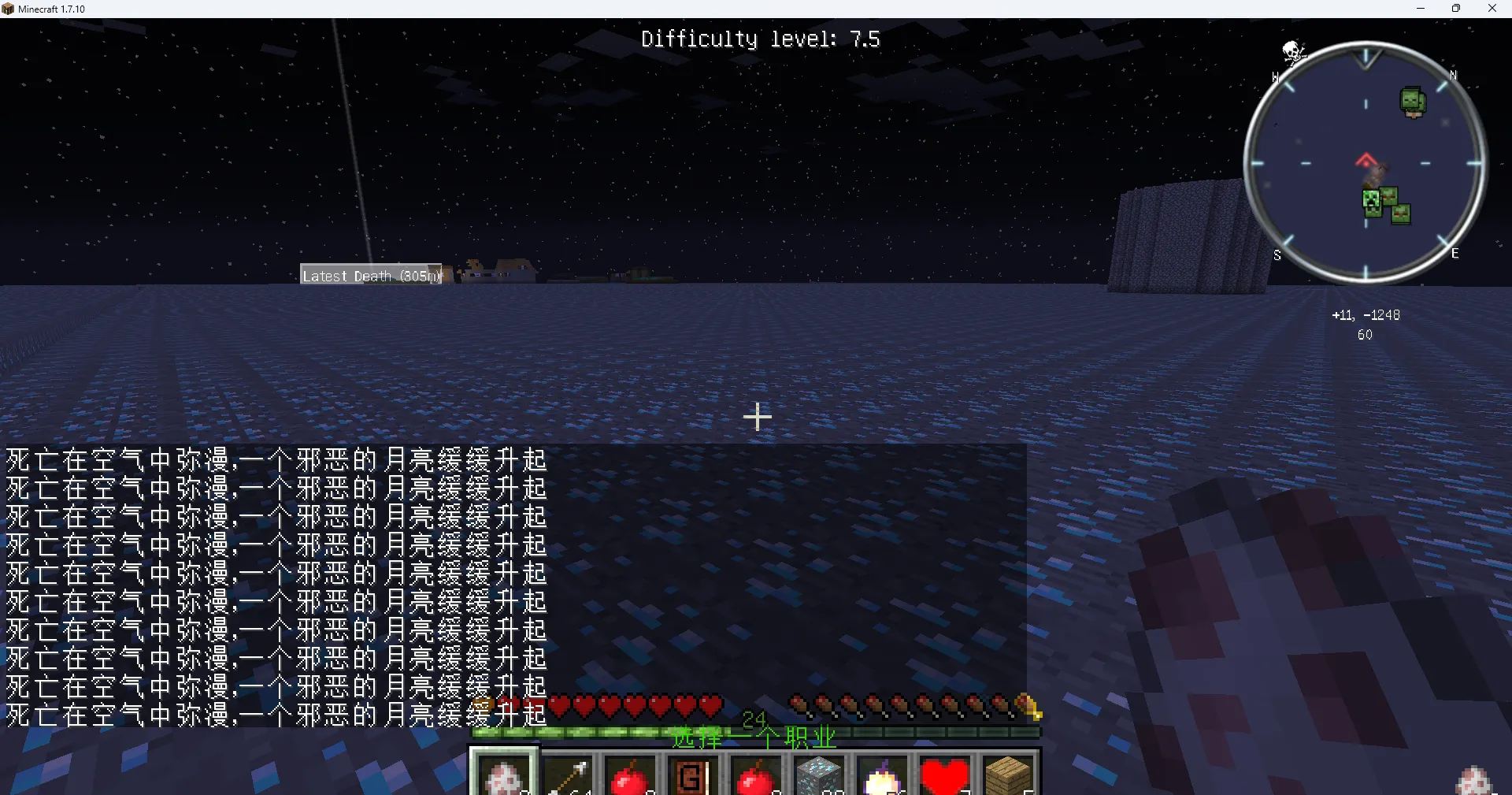The width and height of the screenshot is (1512, 795).
Task: Click the skull icon beside the minimap
Action: [1294, 51]
